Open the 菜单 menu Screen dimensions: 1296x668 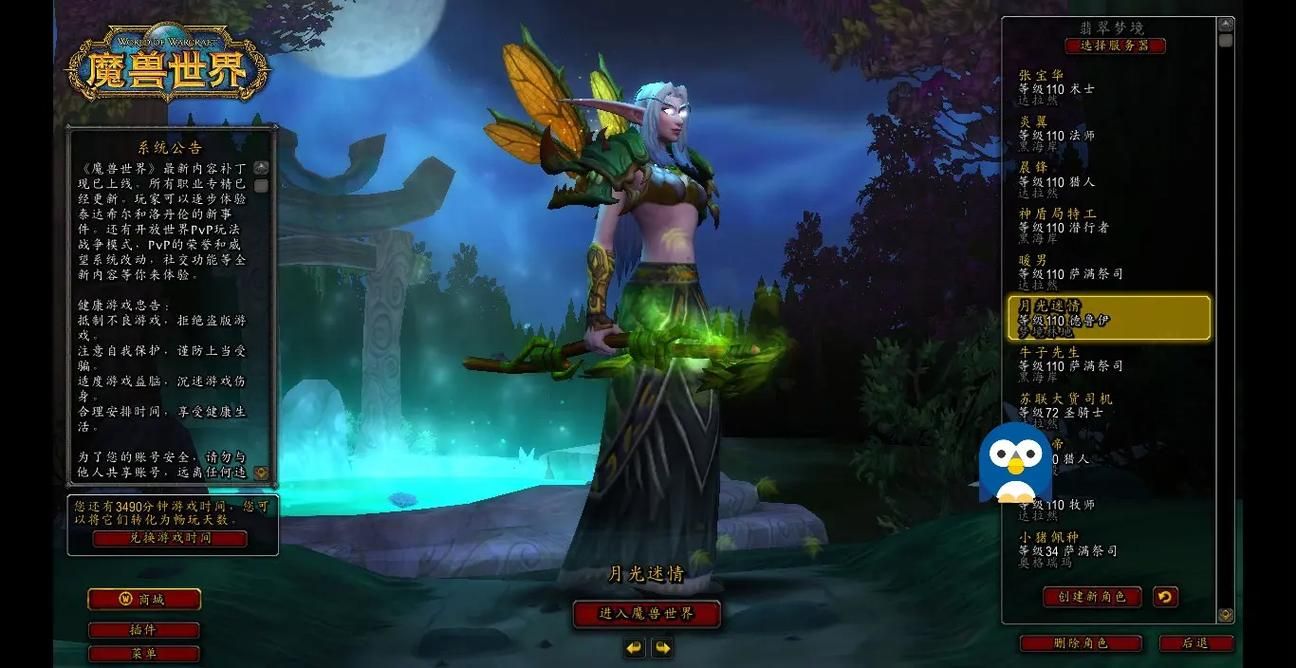(144, 654)
